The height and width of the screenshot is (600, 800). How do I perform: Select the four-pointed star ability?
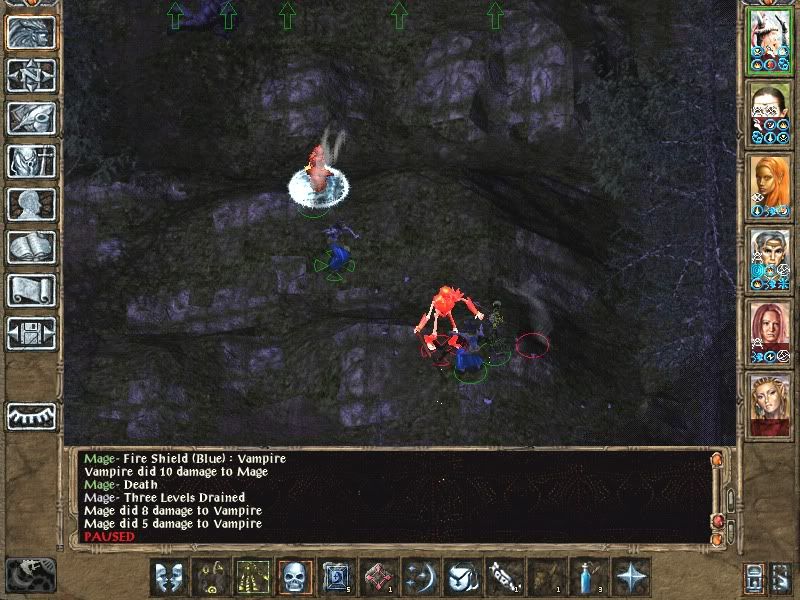632,578
